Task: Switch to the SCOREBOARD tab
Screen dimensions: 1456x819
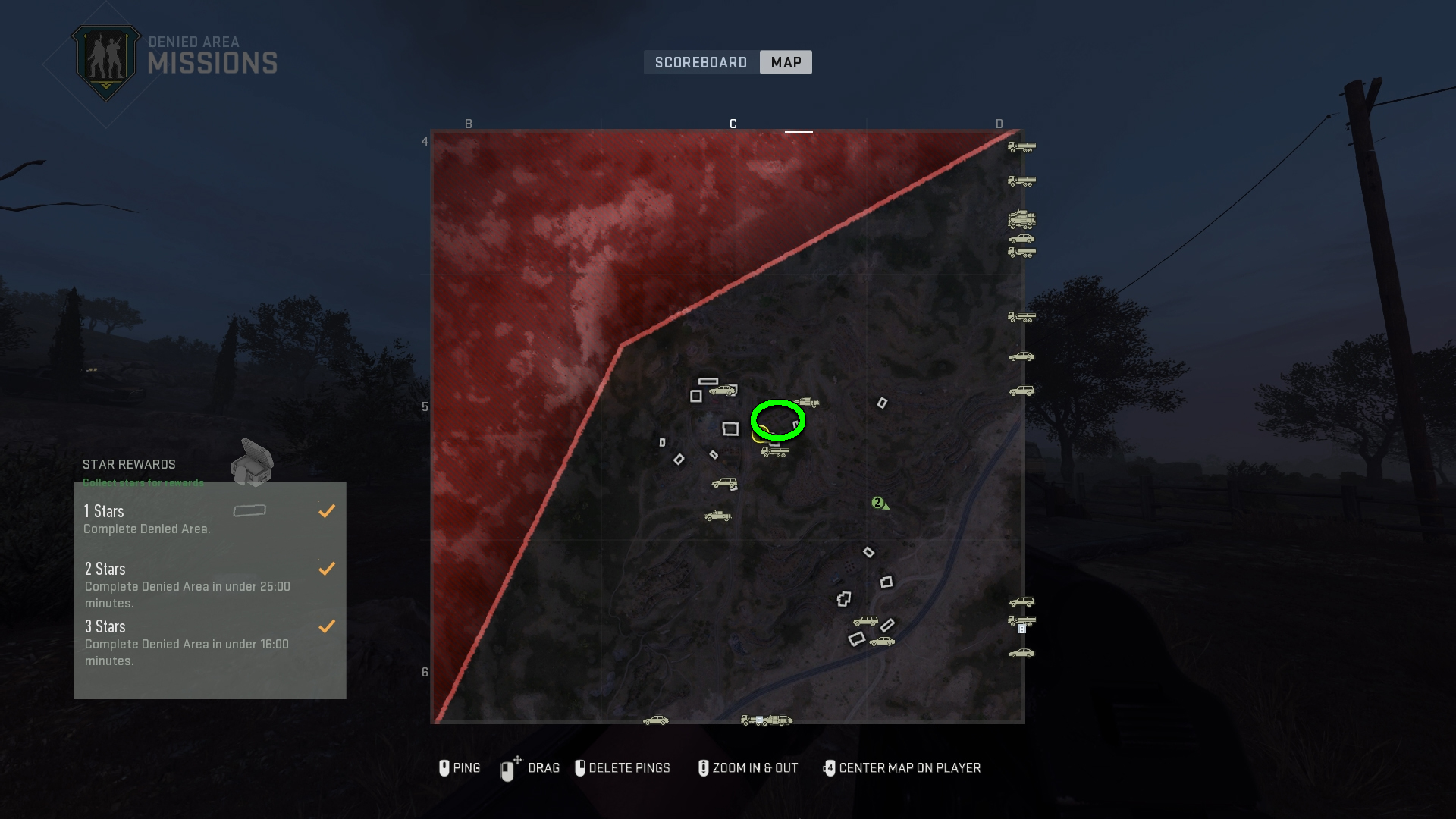Action: (700, 62)
